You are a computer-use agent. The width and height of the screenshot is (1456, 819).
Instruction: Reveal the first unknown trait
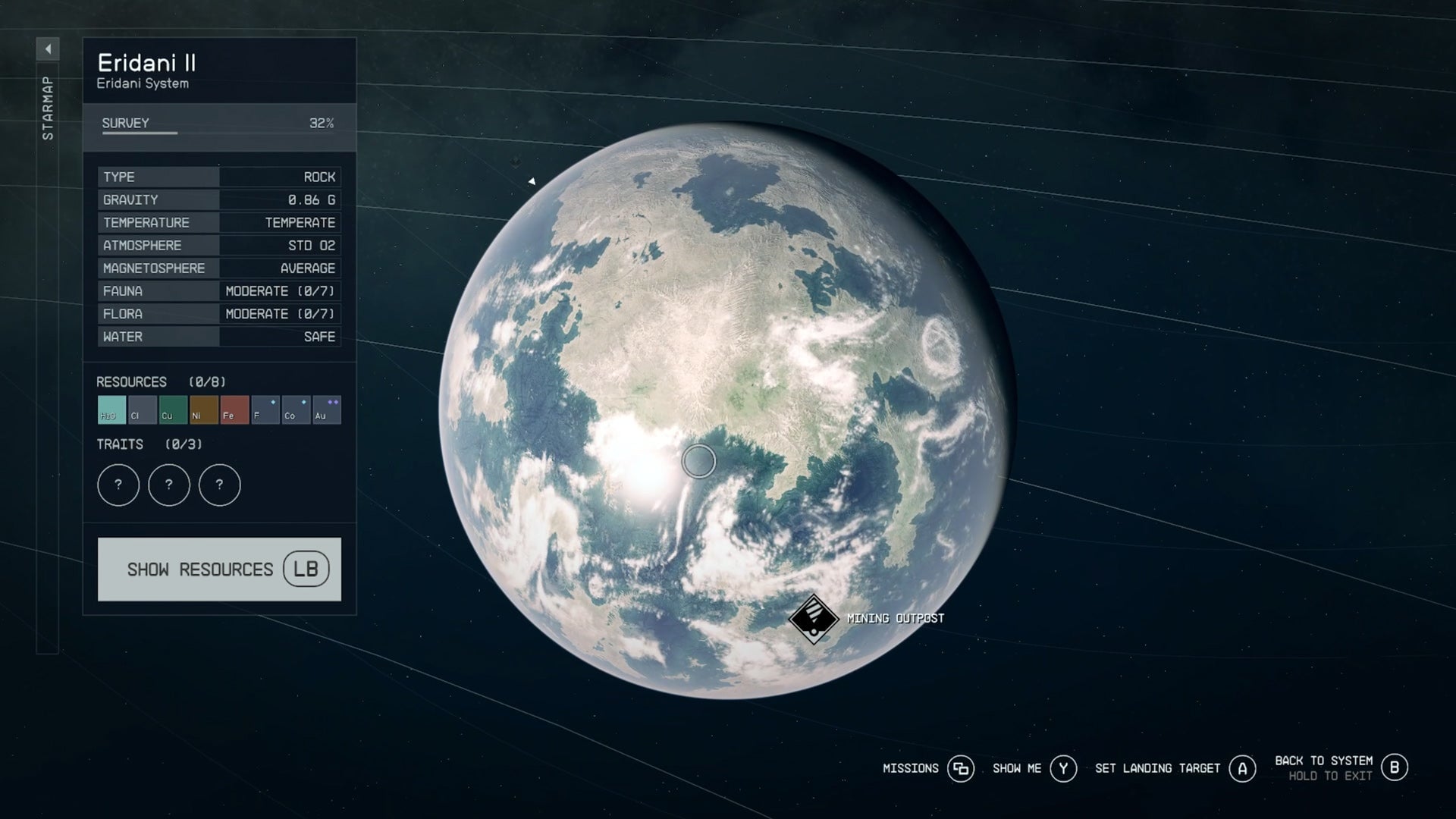[x=118, y=485]
